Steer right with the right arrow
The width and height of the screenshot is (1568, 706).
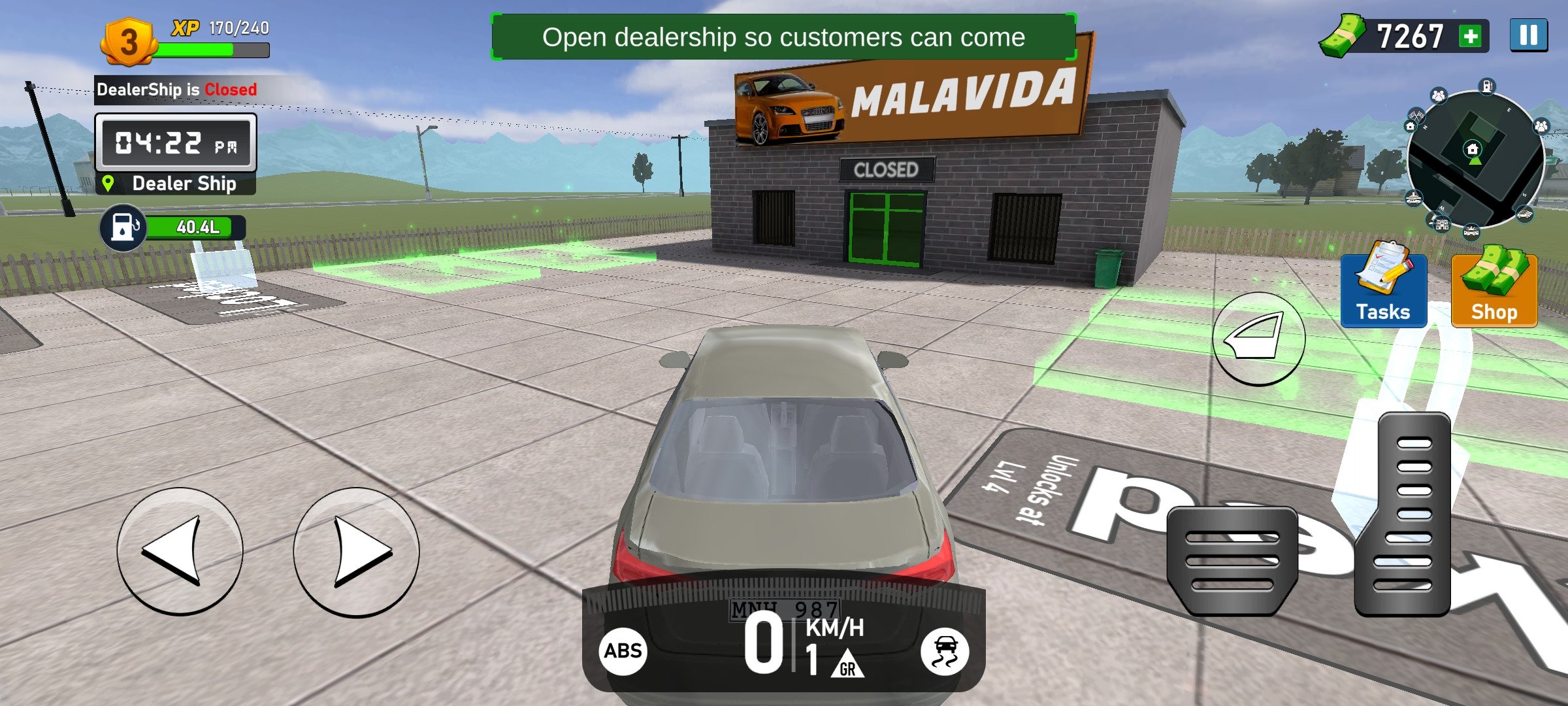pos(356,551)
